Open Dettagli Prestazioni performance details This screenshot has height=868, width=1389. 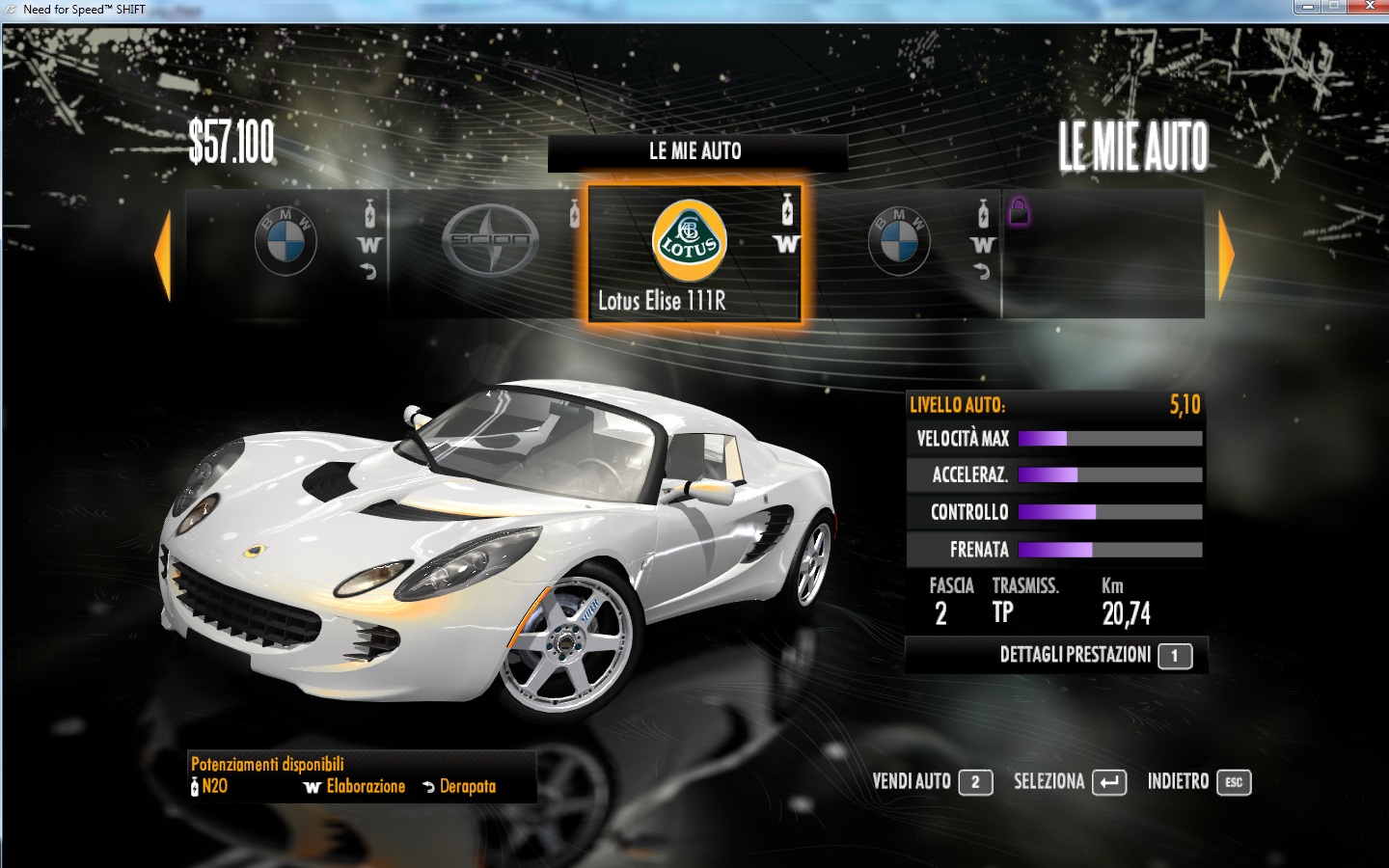coord(1095,656)
